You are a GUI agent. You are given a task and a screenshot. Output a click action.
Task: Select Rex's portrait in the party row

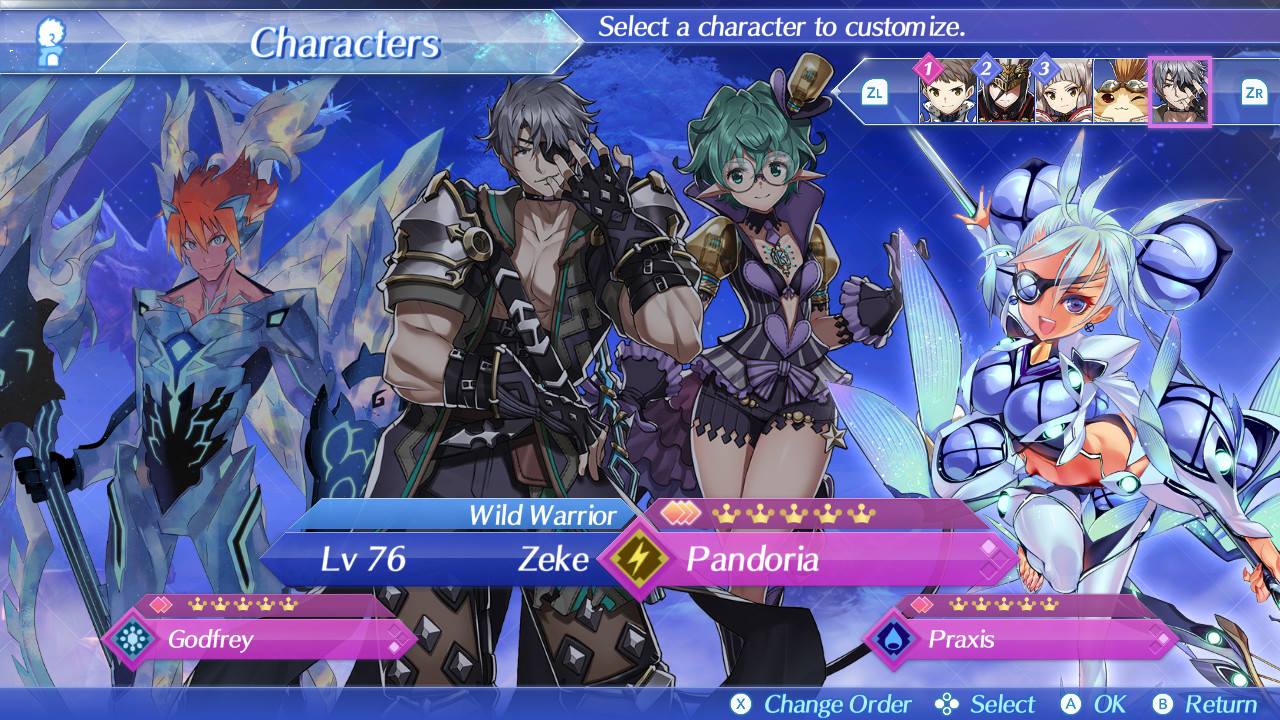click(947, 93)
